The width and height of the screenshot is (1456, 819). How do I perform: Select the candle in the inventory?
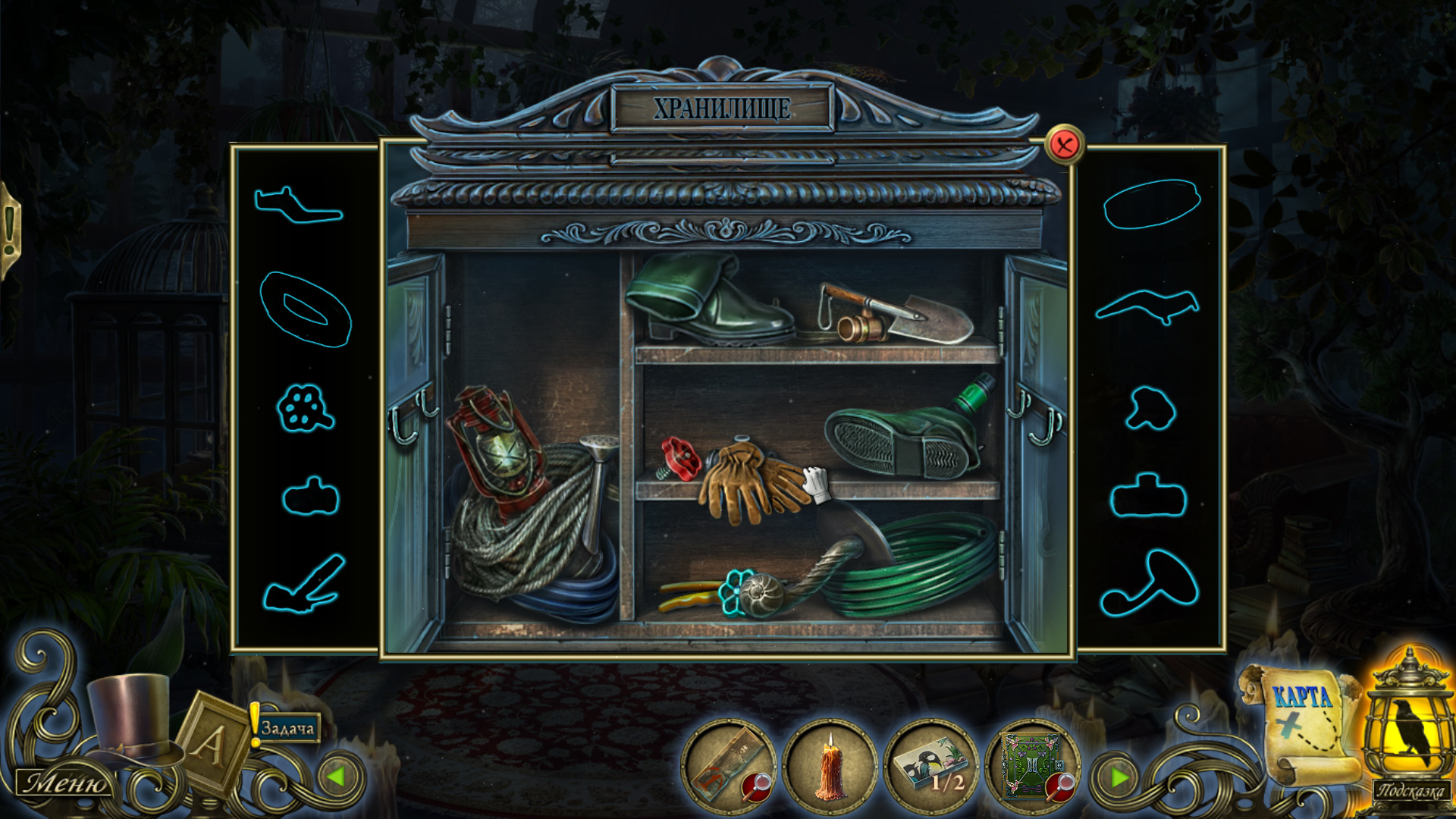(x=830, y=767)
